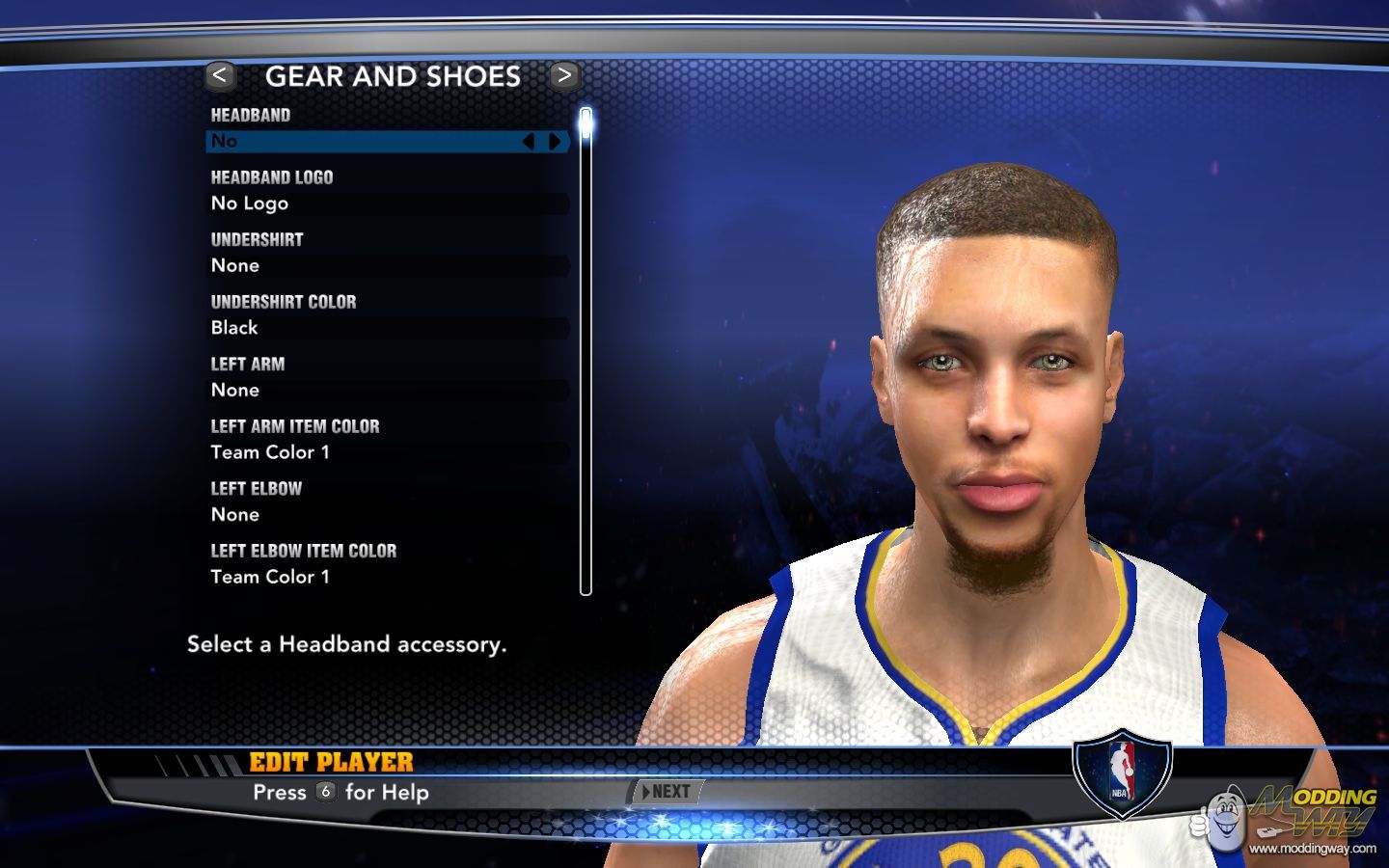This screenshot has height=868, width=1389.
Task: Increase Headband value with right arrow
Action: tap(555, 142)
